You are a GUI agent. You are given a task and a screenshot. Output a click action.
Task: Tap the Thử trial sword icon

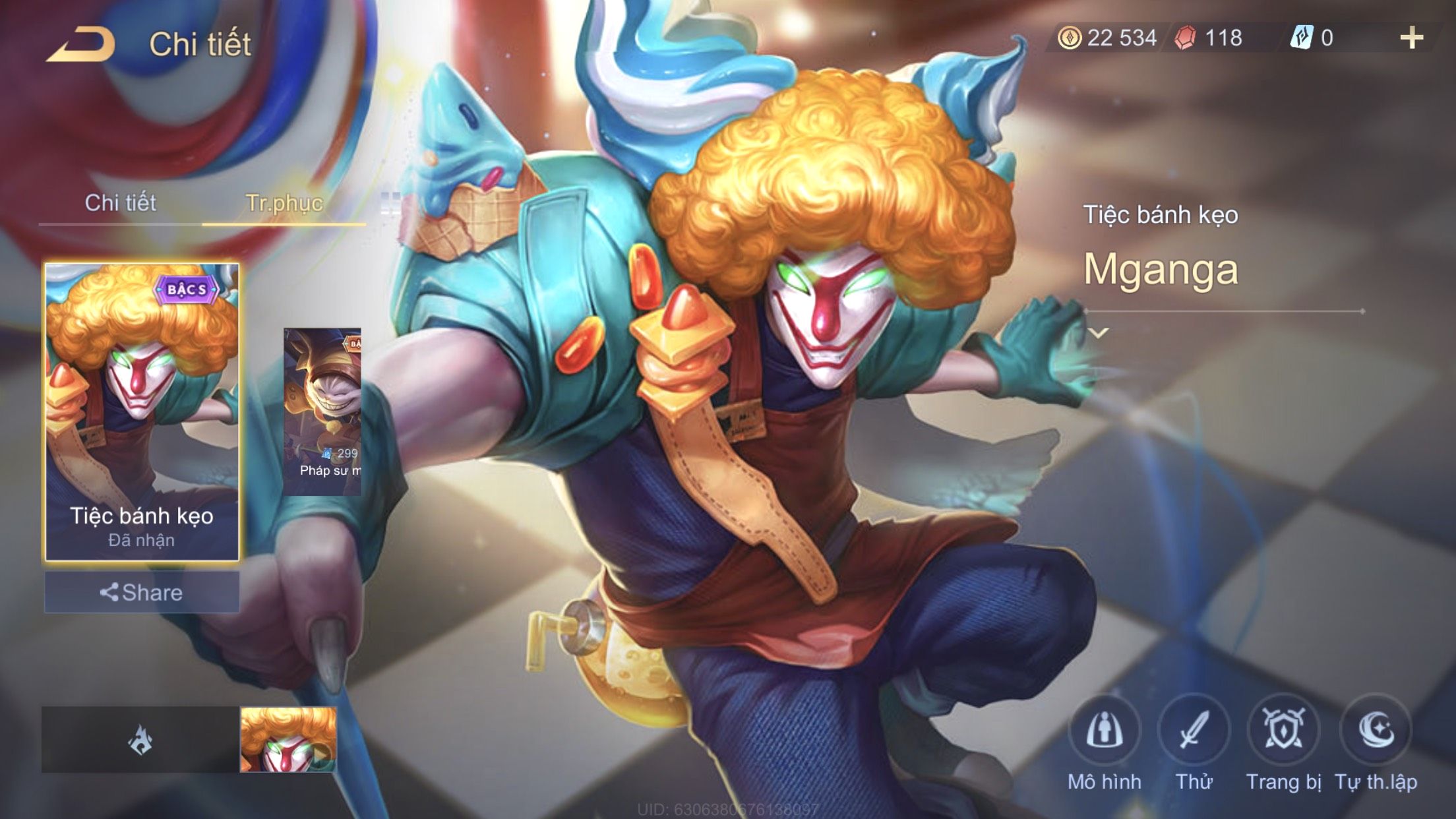(x=1194, y=731)
